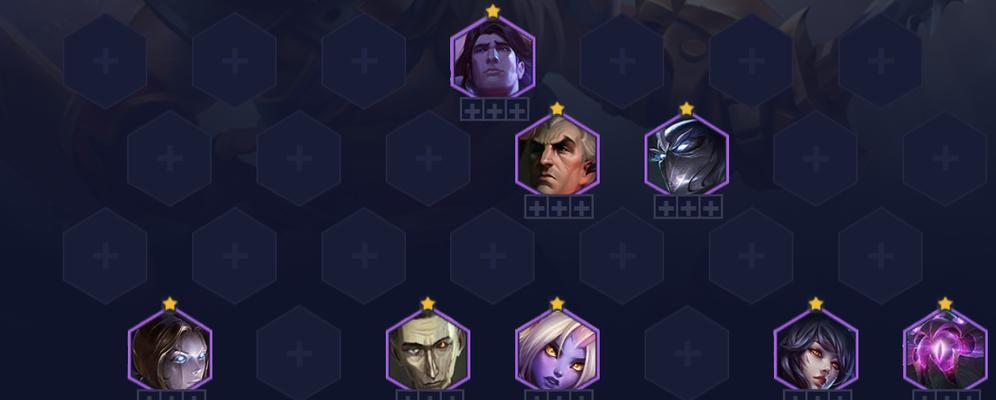Choose the silver-helmeted armored champion
Viewport: 996px width, 400px height.
[686, 155]
